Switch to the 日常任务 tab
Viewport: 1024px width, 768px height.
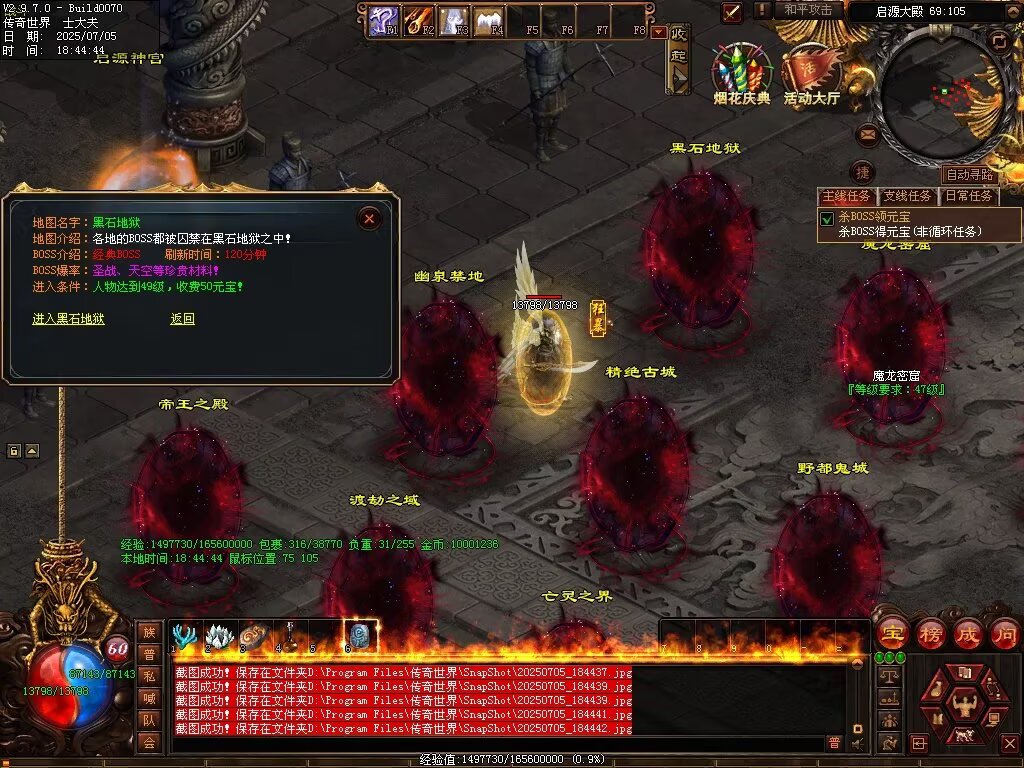pos(969,196)
